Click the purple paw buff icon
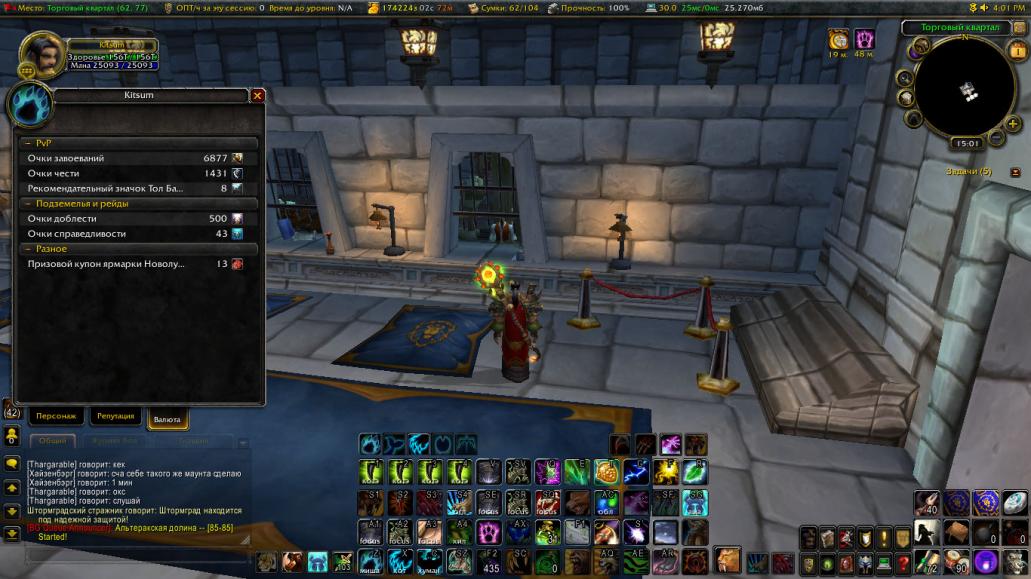Screen dimensions: 1031x579 (864, 39)
